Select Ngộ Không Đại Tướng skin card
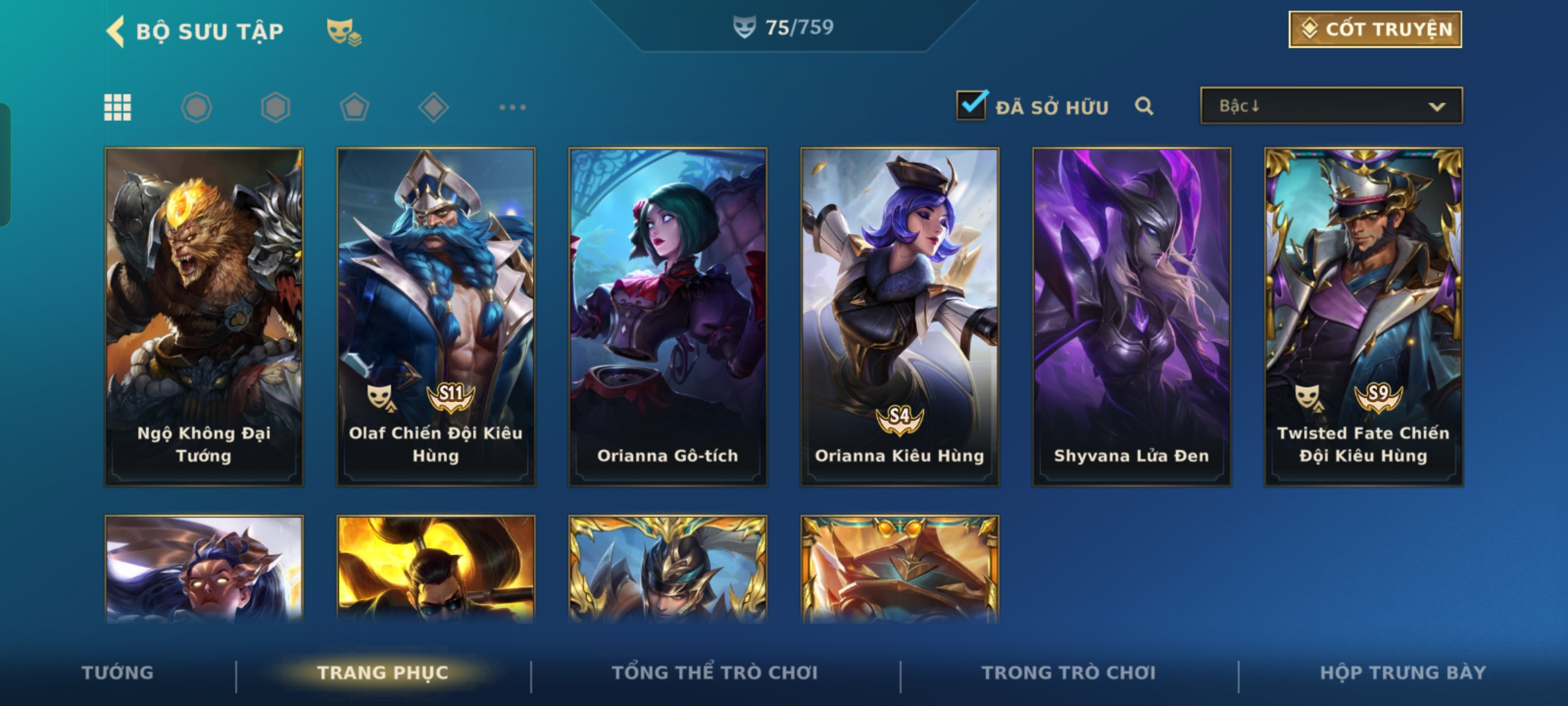The width and height of the screenshot is (1568, 706). (204, 317)
